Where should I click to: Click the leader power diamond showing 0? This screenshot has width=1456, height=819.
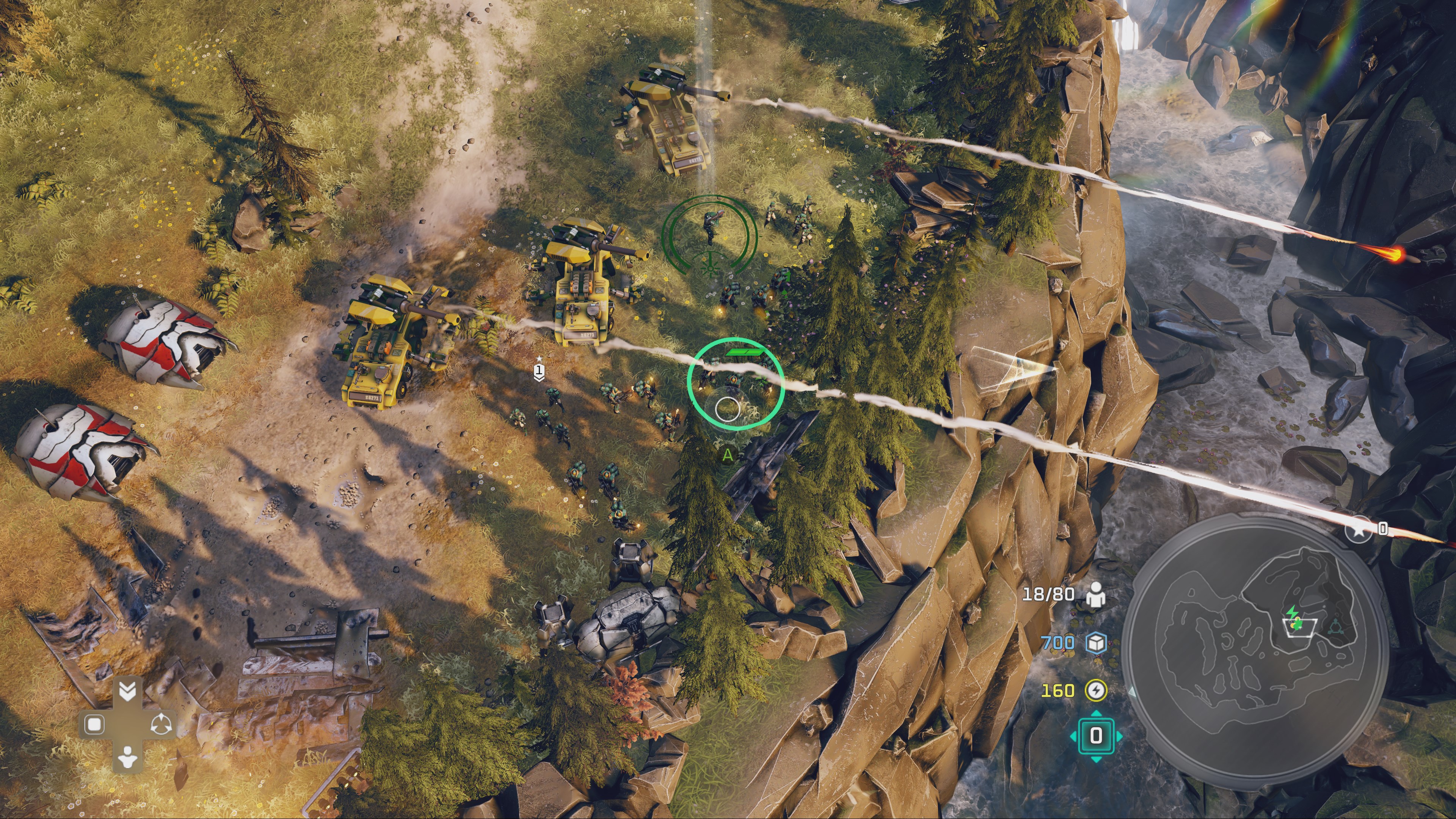coord(1096,735)
